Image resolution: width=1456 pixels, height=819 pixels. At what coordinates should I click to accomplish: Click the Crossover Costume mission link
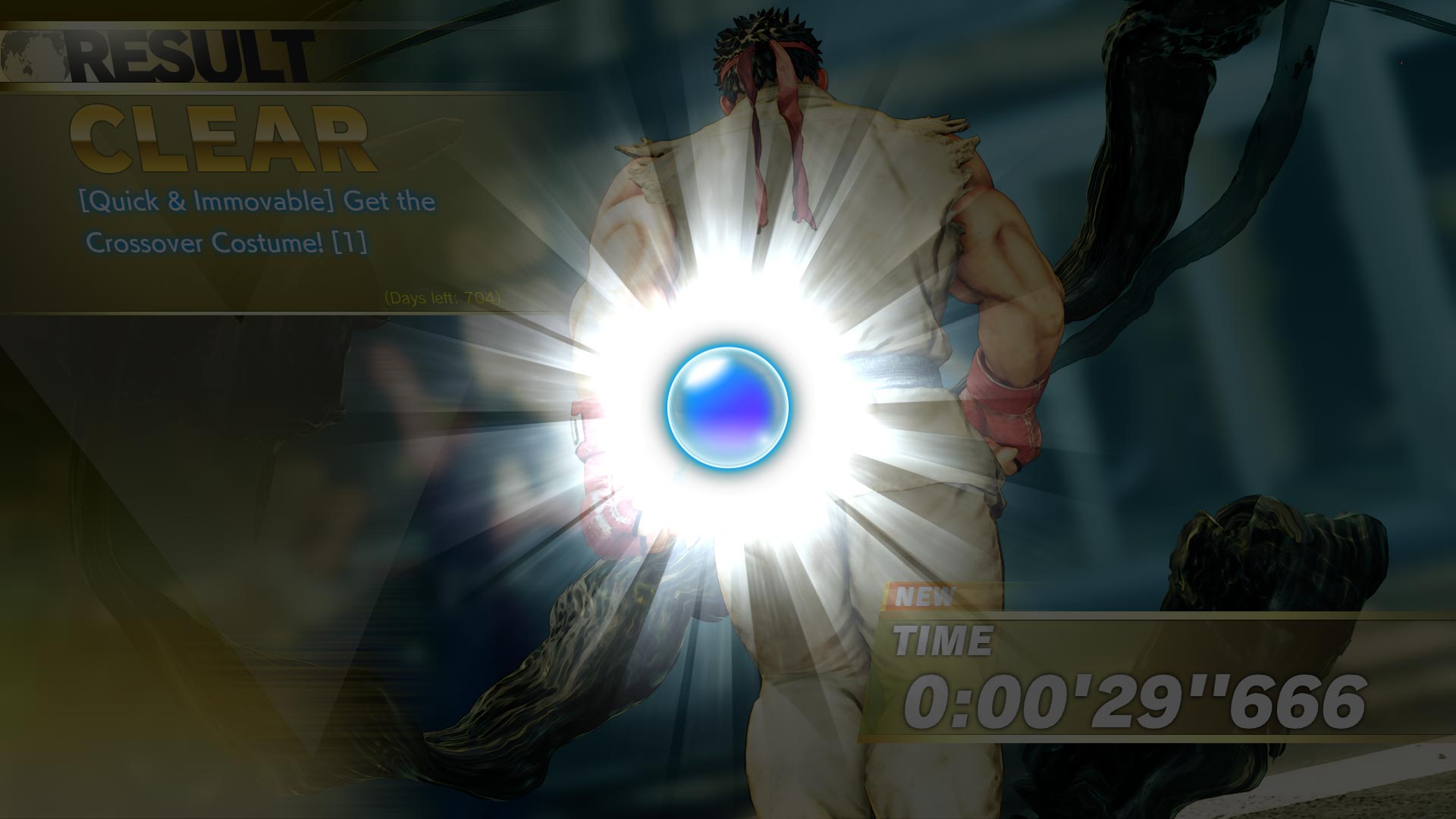click(227, 244)
